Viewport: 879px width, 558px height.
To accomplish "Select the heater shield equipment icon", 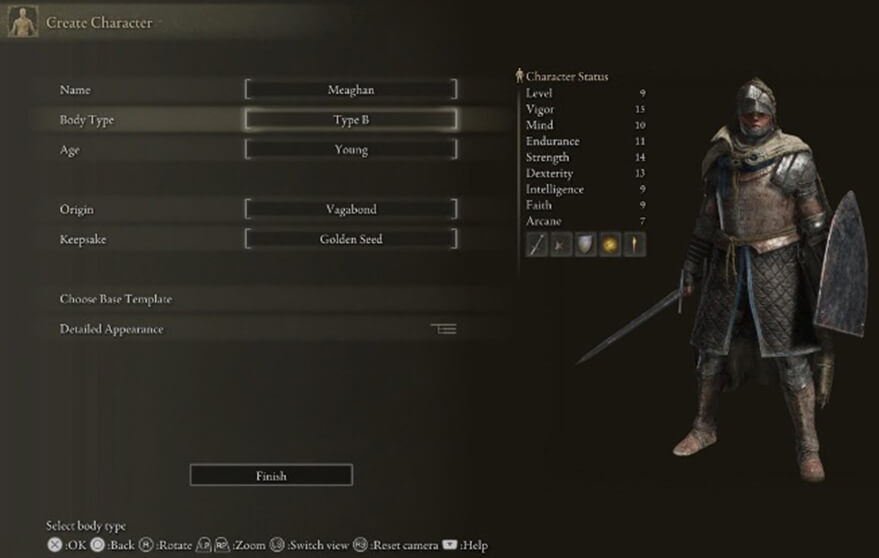I will pyautogui.click(x=585, y=245).
